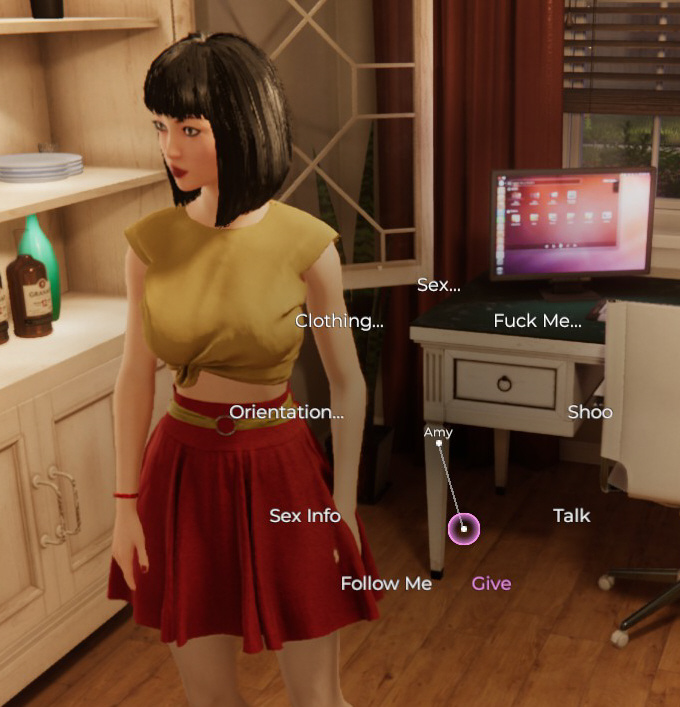Viewport: 680px width, 707px height.
Task: Open the Sex... submenu
Action: pos(439,285)
